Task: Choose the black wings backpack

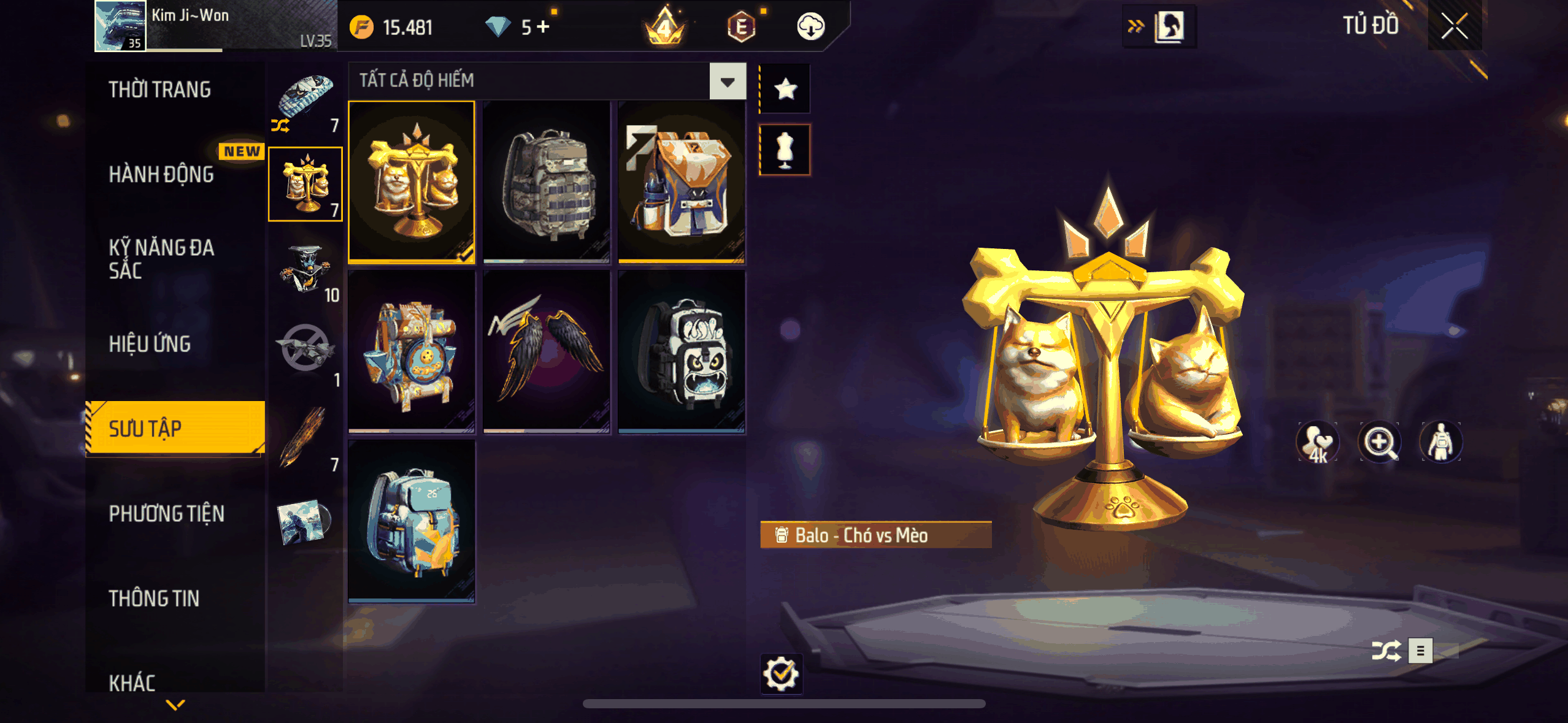Action: 546,351
